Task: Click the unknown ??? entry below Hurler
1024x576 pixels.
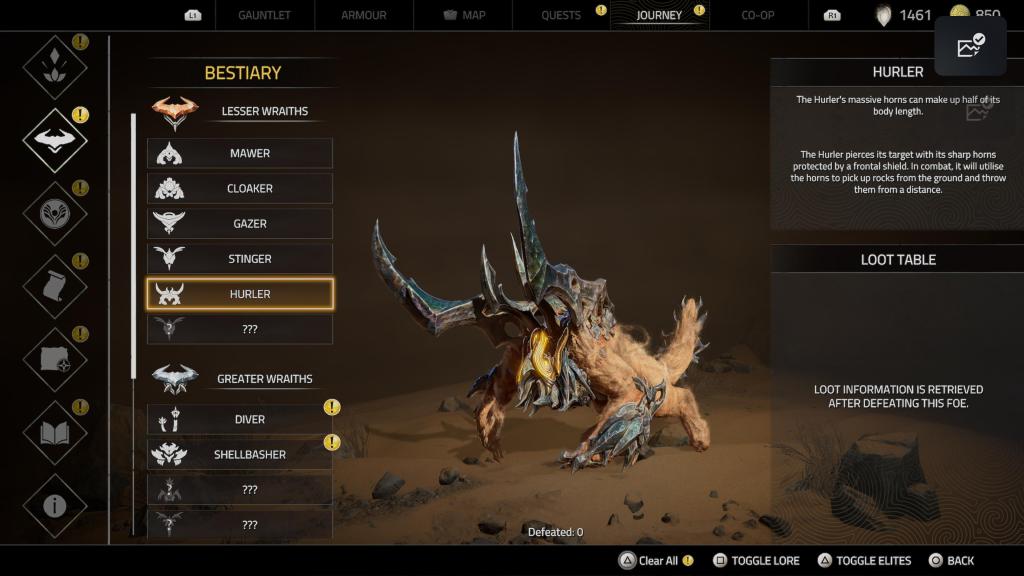Action: coord(240,329)
